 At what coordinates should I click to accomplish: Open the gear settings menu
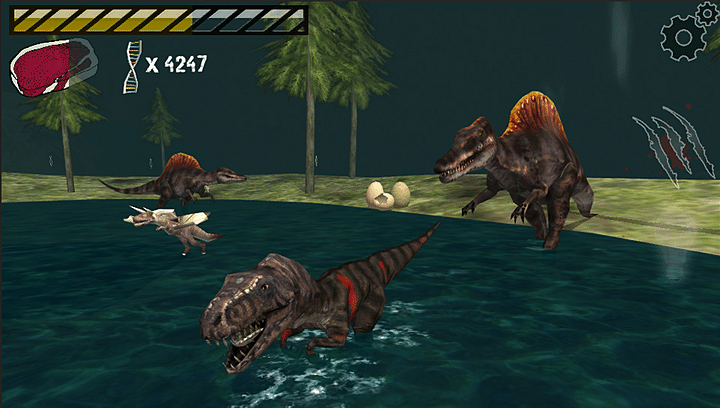click(685, 36)
